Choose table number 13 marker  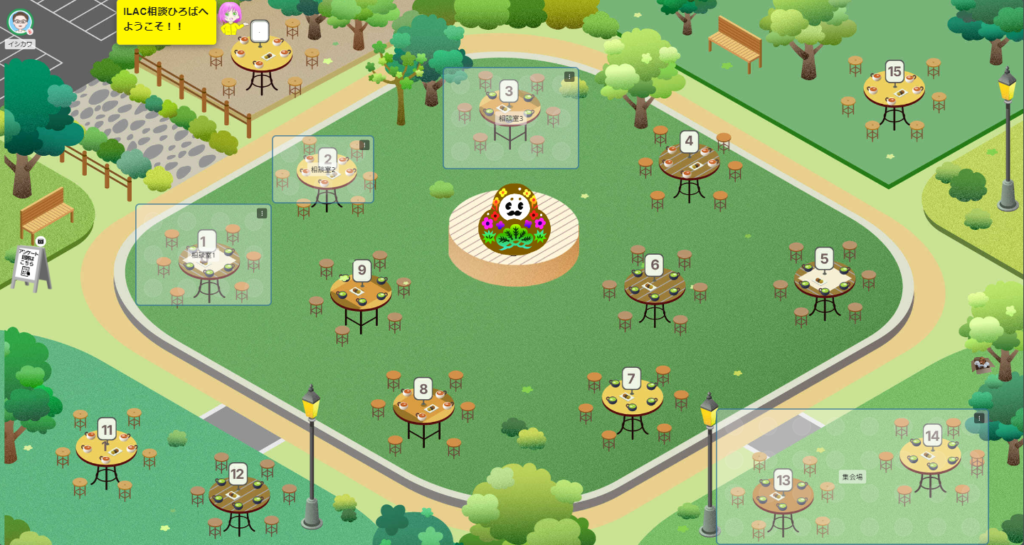pos(783,479)
